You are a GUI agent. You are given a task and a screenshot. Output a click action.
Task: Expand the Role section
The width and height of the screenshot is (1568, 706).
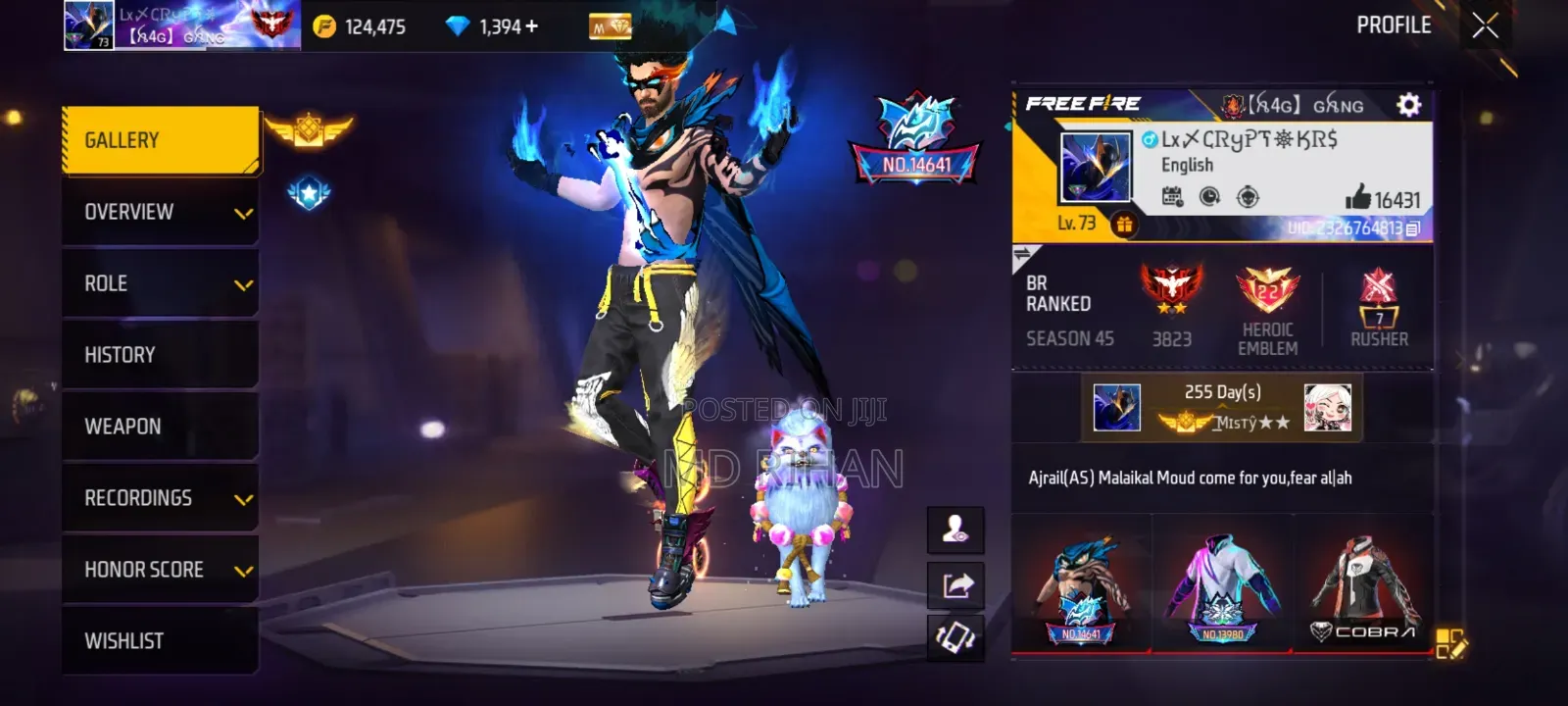point(161,283)
